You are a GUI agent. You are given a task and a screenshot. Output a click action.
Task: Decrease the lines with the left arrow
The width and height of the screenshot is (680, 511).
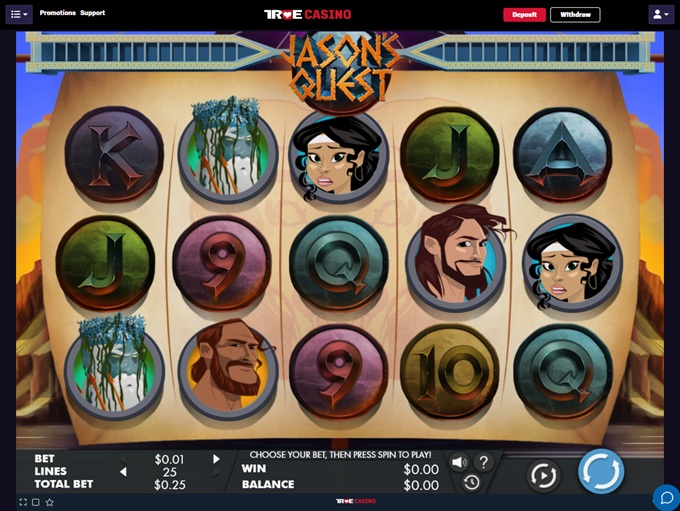(124, 472)
